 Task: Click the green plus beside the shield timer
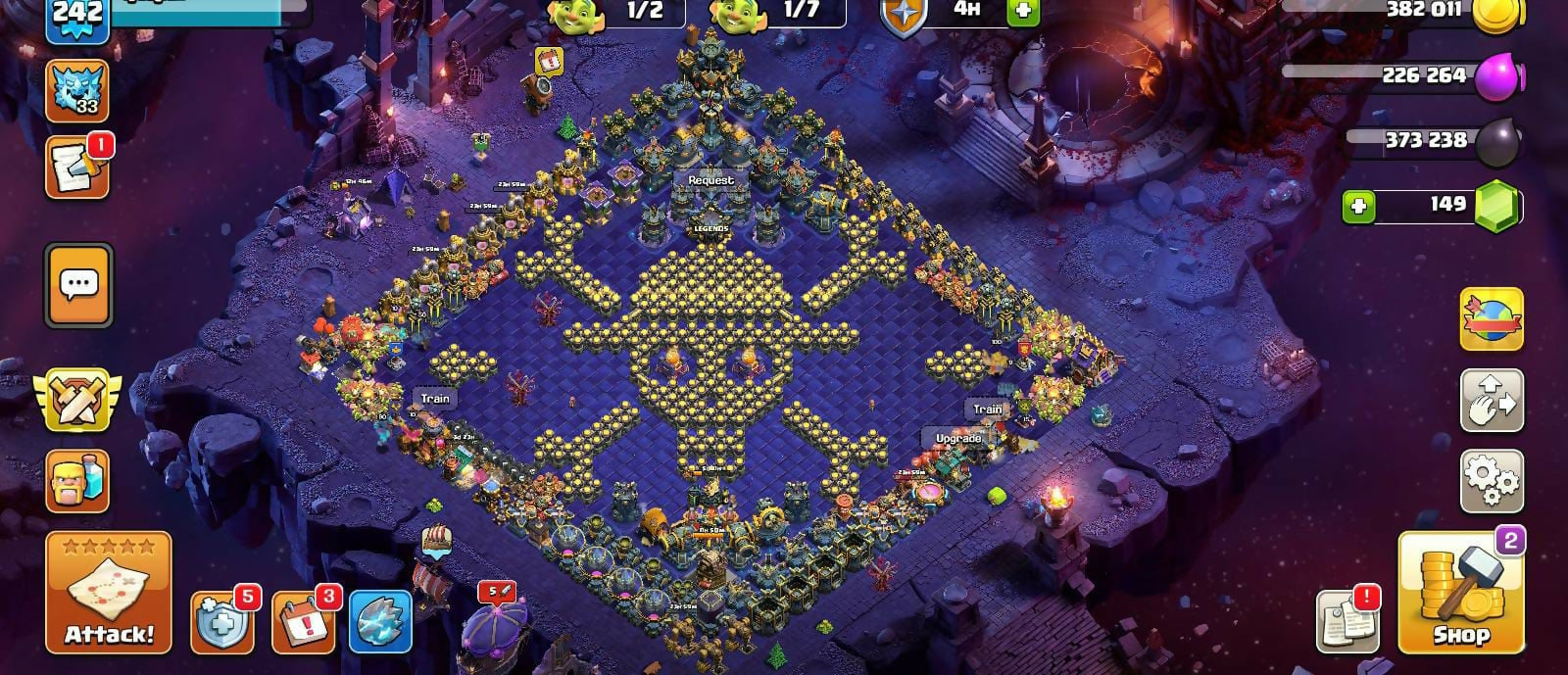(1023, 11)
